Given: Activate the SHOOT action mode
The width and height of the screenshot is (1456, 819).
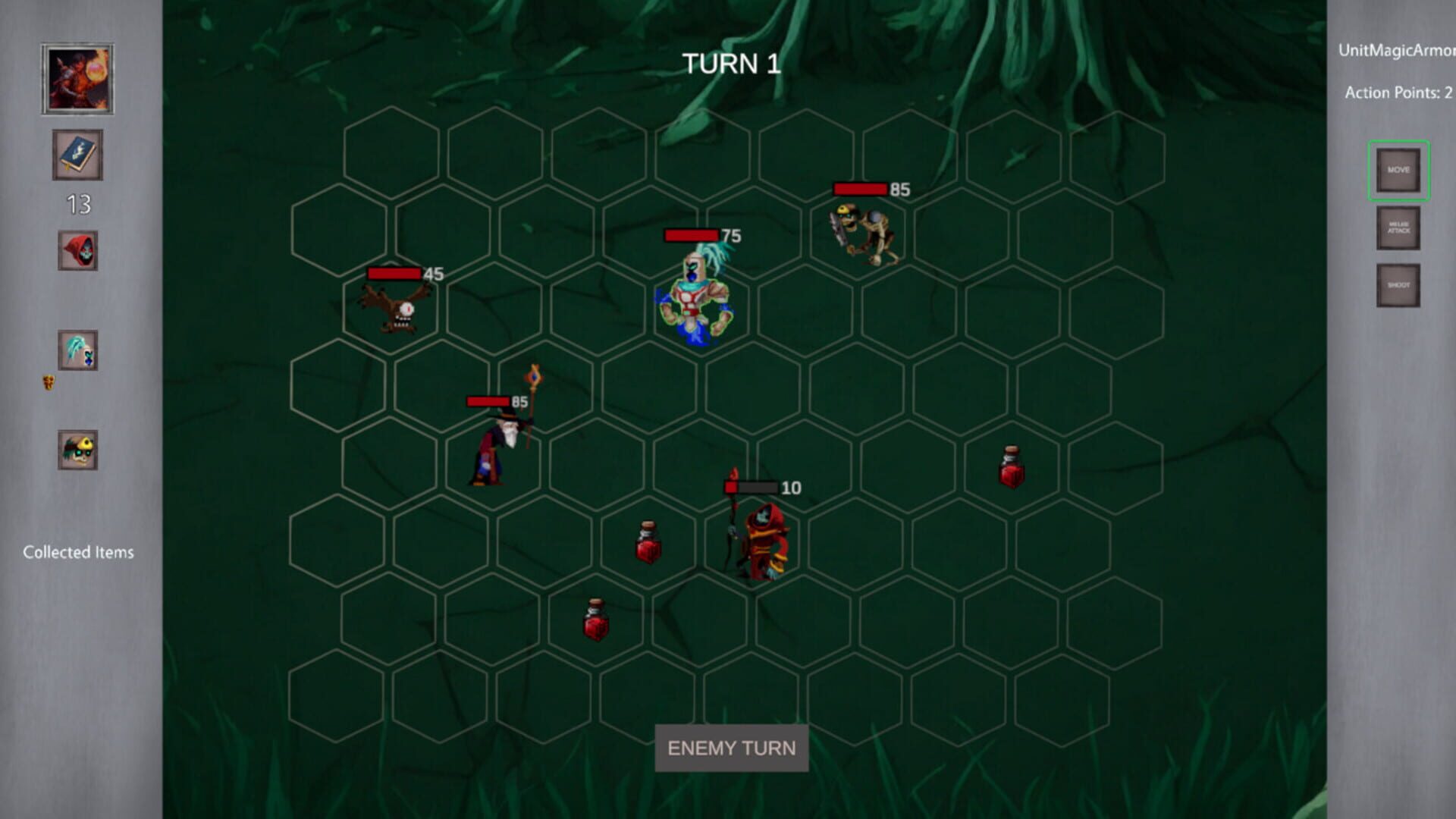Looking at the screenshot, I should 1398,283.
